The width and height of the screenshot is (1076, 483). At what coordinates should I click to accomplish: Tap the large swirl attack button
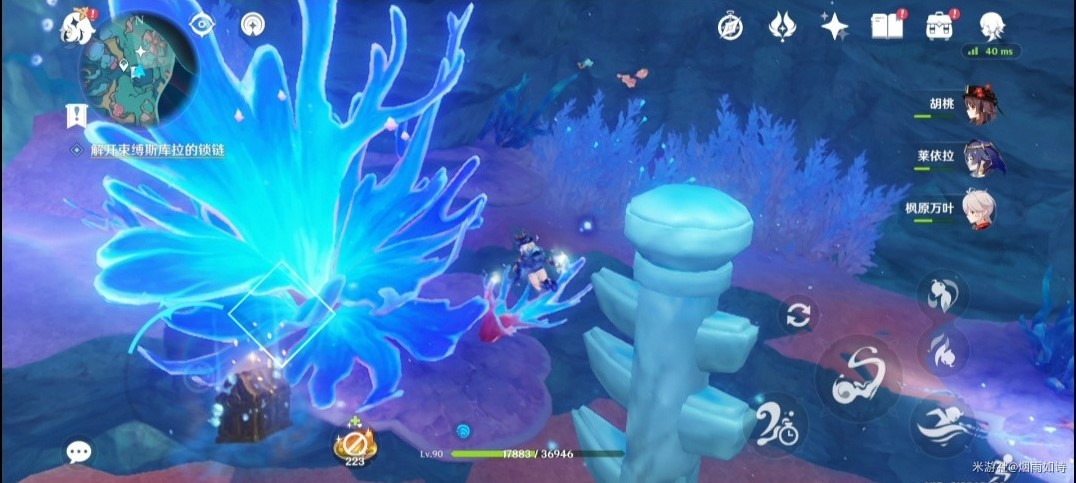pos(858,375)
